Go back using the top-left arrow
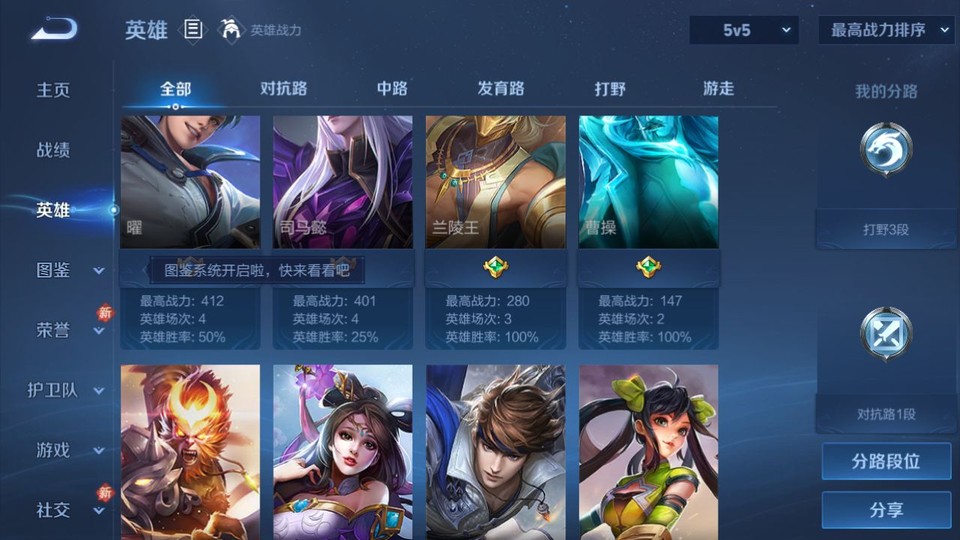Viewport: 960px width, 540px height. pyautogui.click(x=53, y=29)
